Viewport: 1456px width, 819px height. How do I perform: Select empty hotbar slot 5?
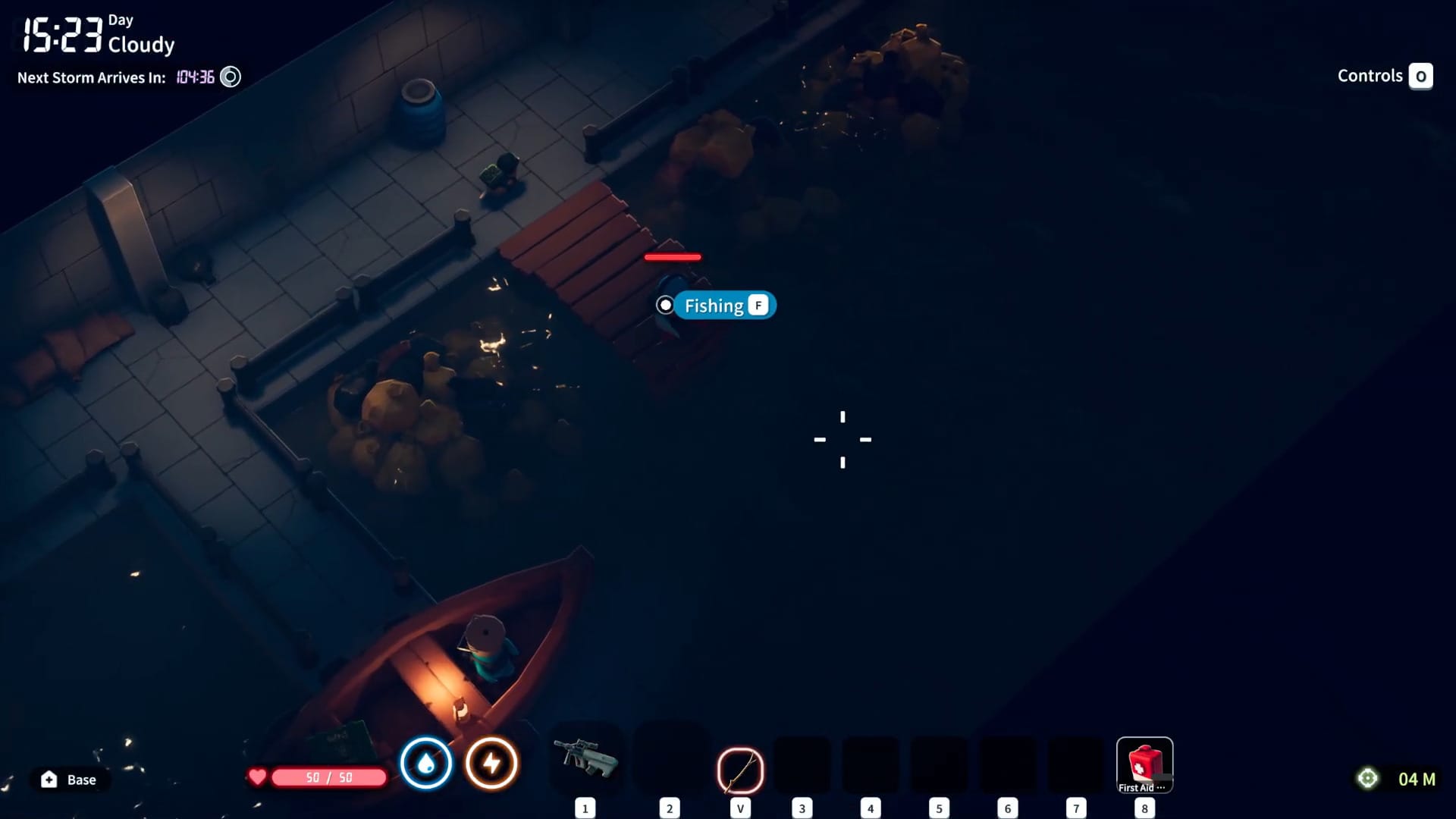coord(939,764)
